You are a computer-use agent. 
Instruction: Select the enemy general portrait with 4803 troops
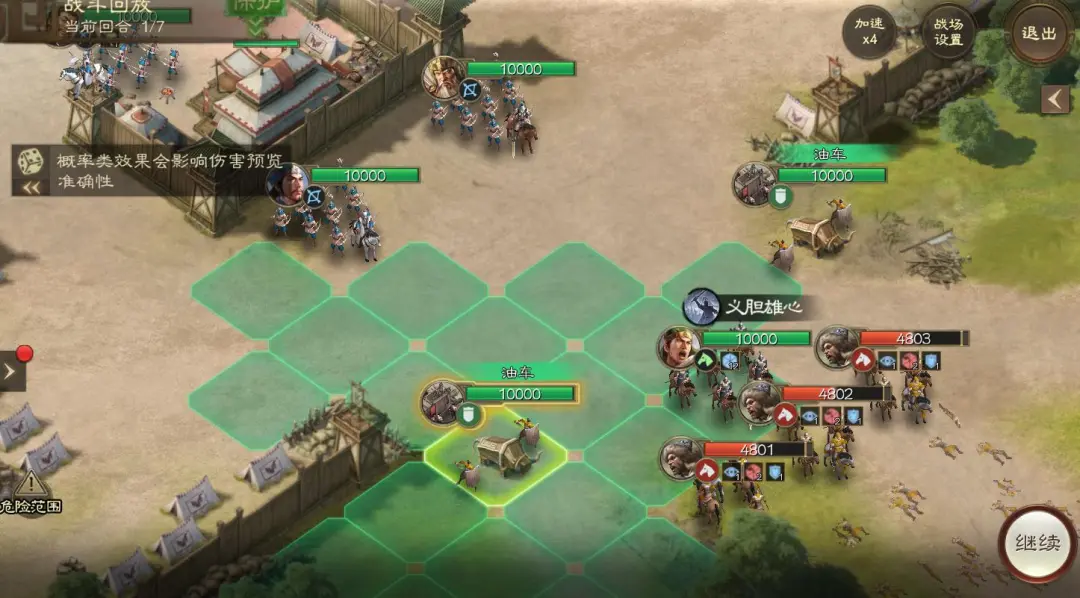837,347
